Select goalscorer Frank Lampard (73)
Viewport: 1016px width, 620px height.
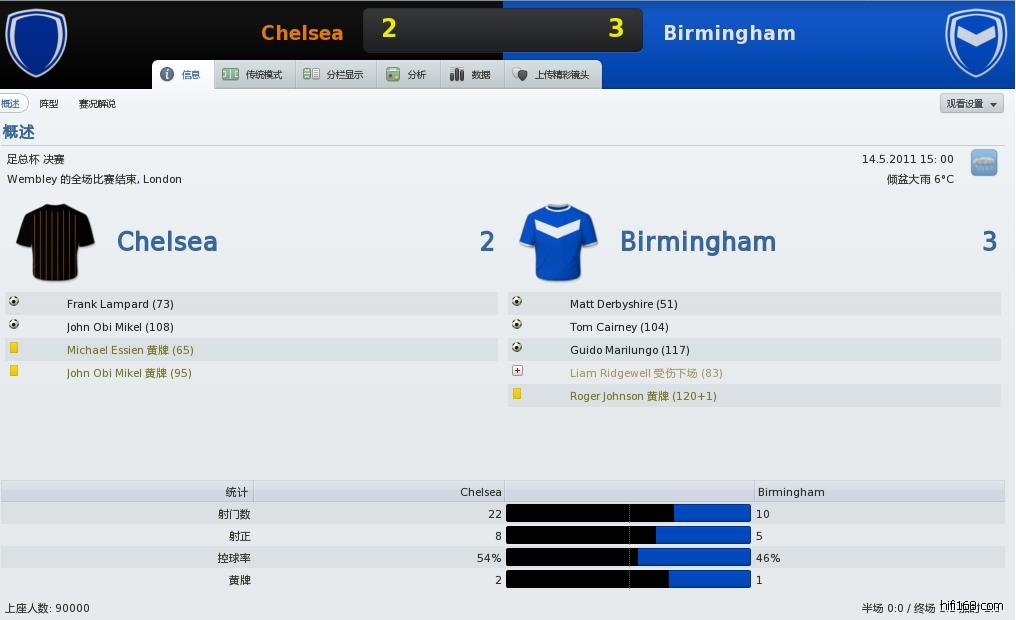(x=120, y=304)
